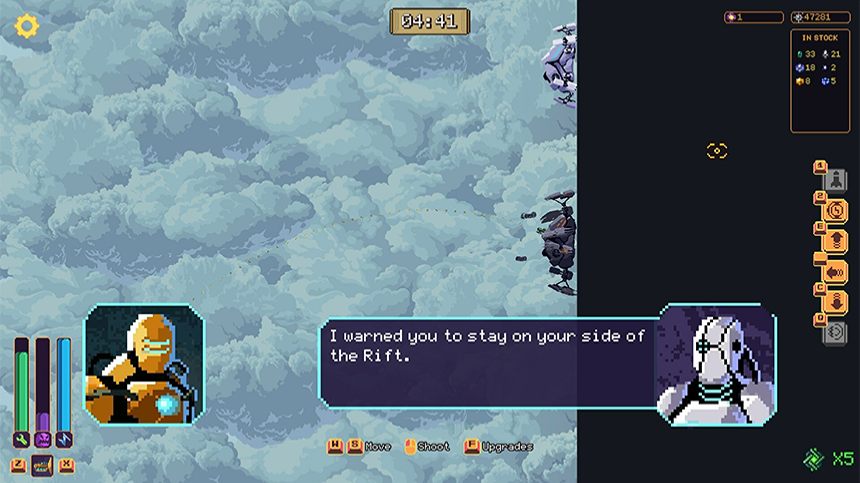This screenshot has width=860, height=483.
Task: Trigger the up-arrow thrust ability
Action: [x=835, y=241]
